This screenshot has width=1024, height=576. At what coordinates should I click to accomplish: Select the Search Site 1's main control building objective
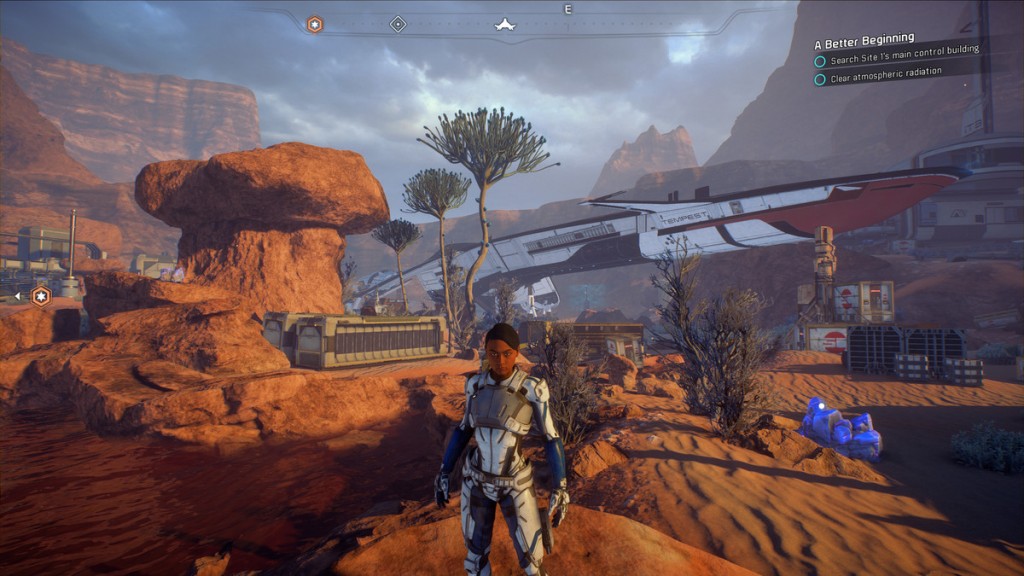coord(903,60)
